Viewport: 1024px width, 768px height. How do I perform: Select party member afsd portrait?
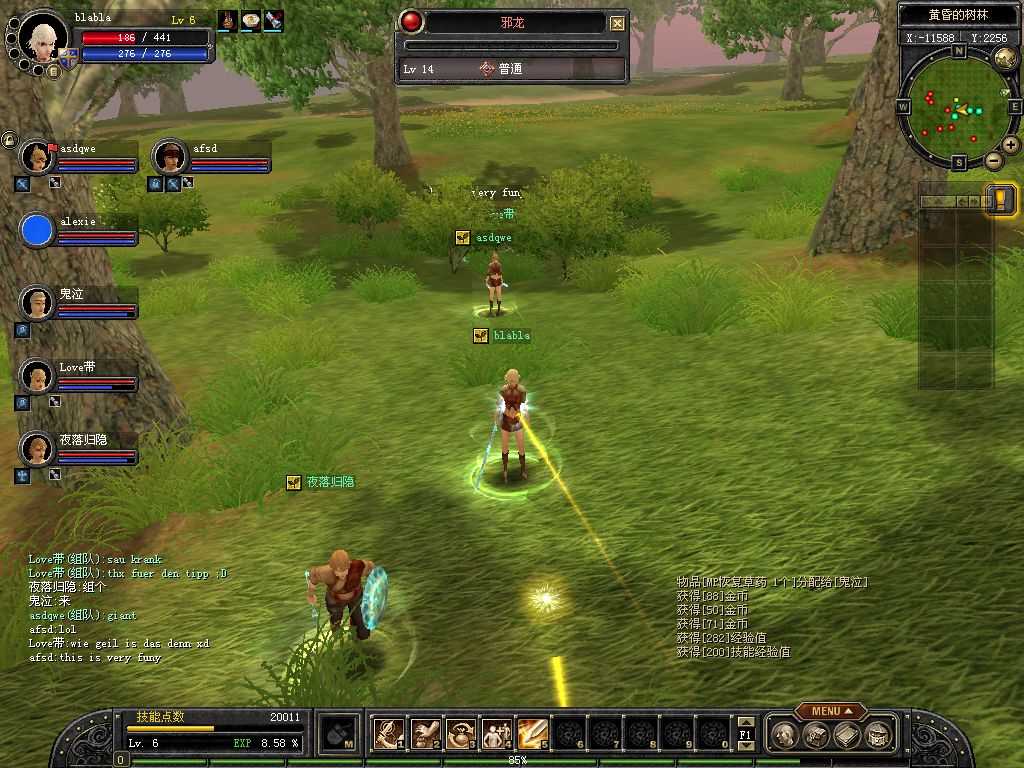(169, 157)
